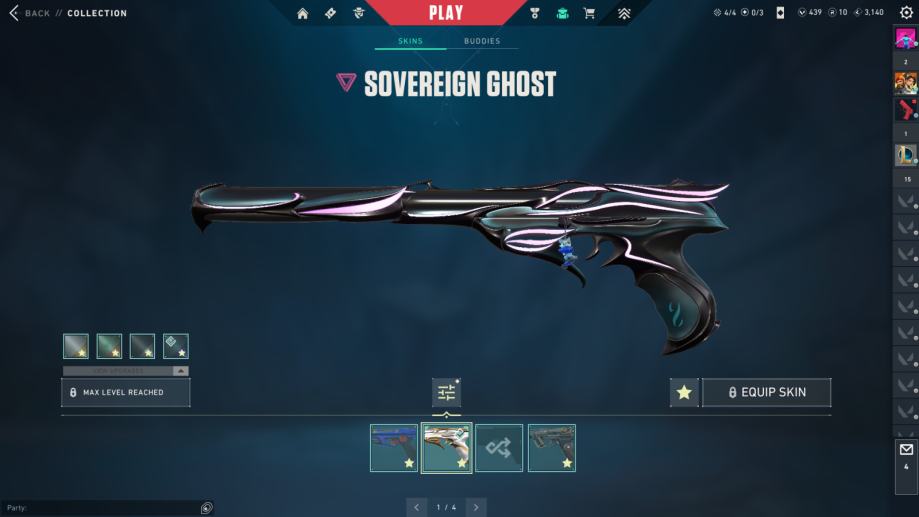Select the white-gold Sovereign Ghost thumbnail

click(446, 447)
